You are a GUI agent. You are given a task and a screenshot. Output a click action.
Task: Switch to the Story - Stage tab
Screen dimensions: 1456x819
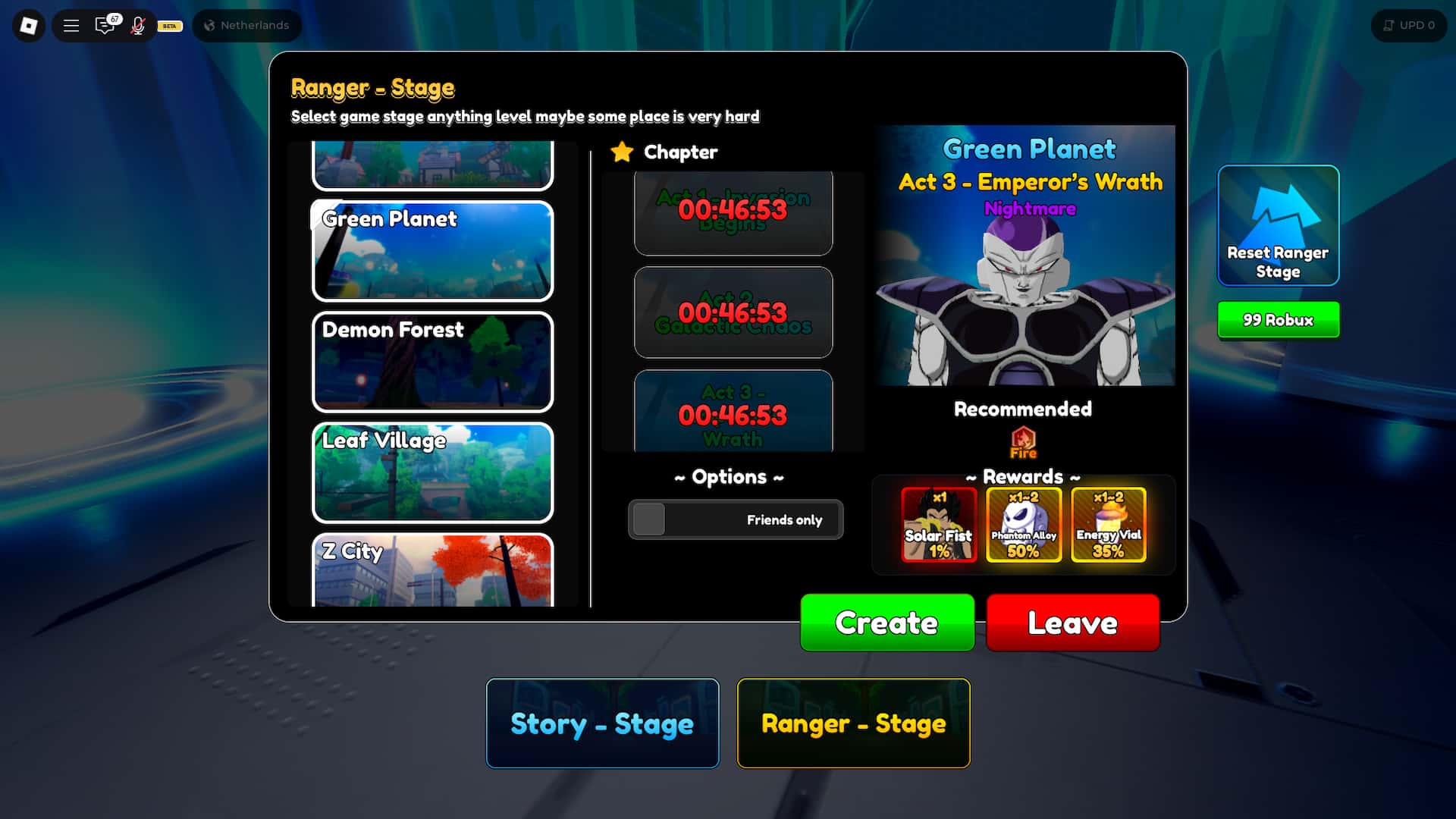tap(602, 723)
